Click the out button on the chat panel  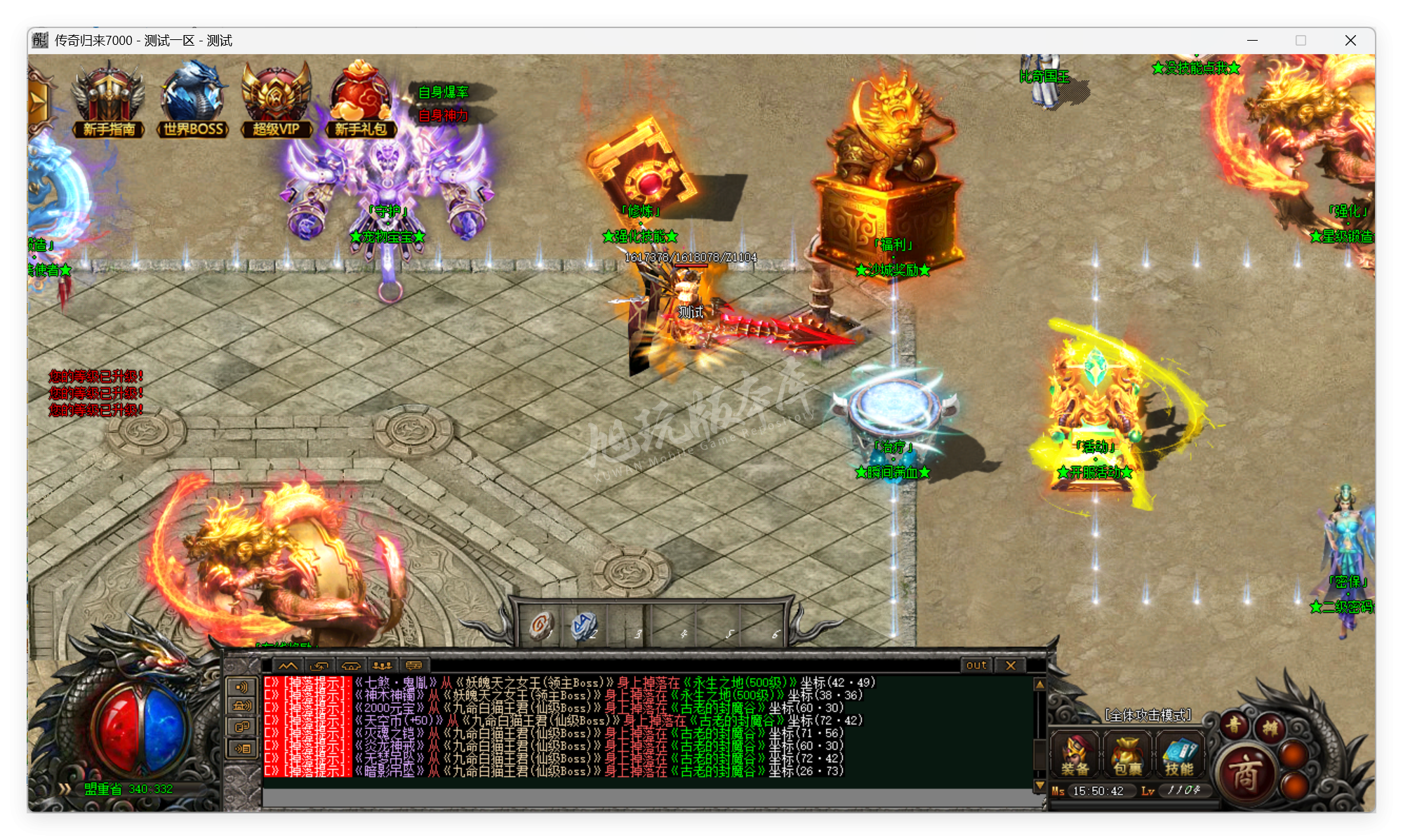point(976,665)
